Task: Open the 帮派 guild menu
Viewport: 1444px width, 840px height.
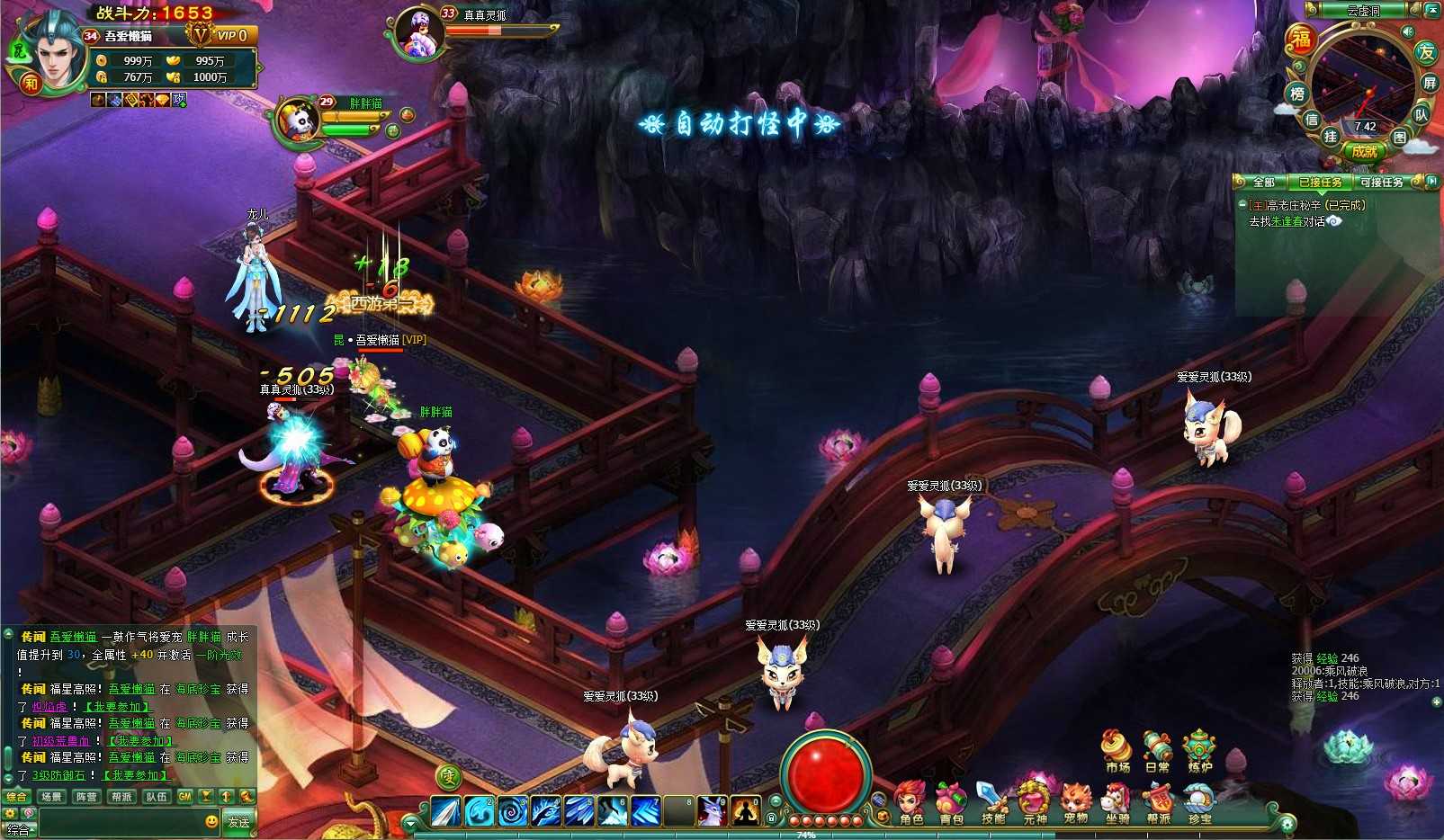Action: click(1159, 803)
